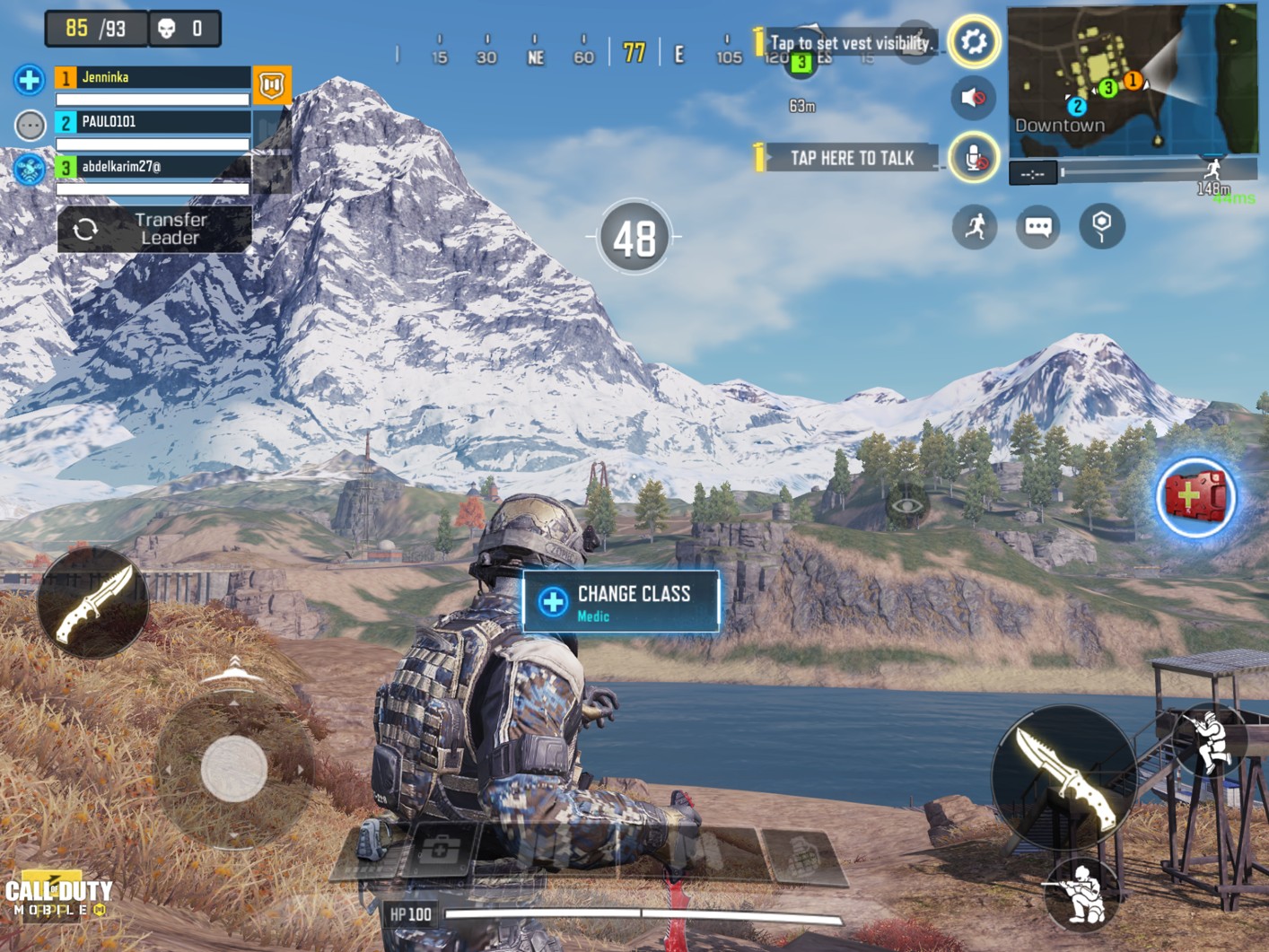
Task: Activate the running man emote icon
Action: point(975,226)
